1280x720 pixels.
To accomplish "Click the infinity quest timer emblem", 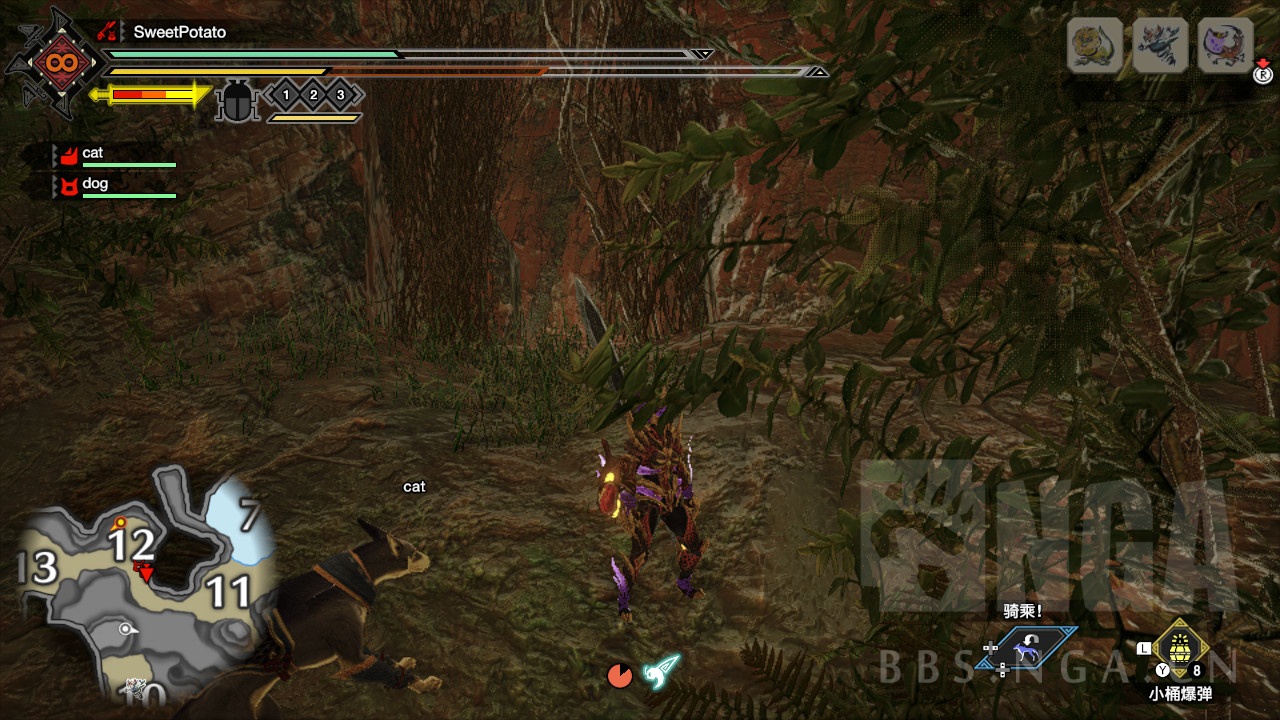I will click(53, 63).
